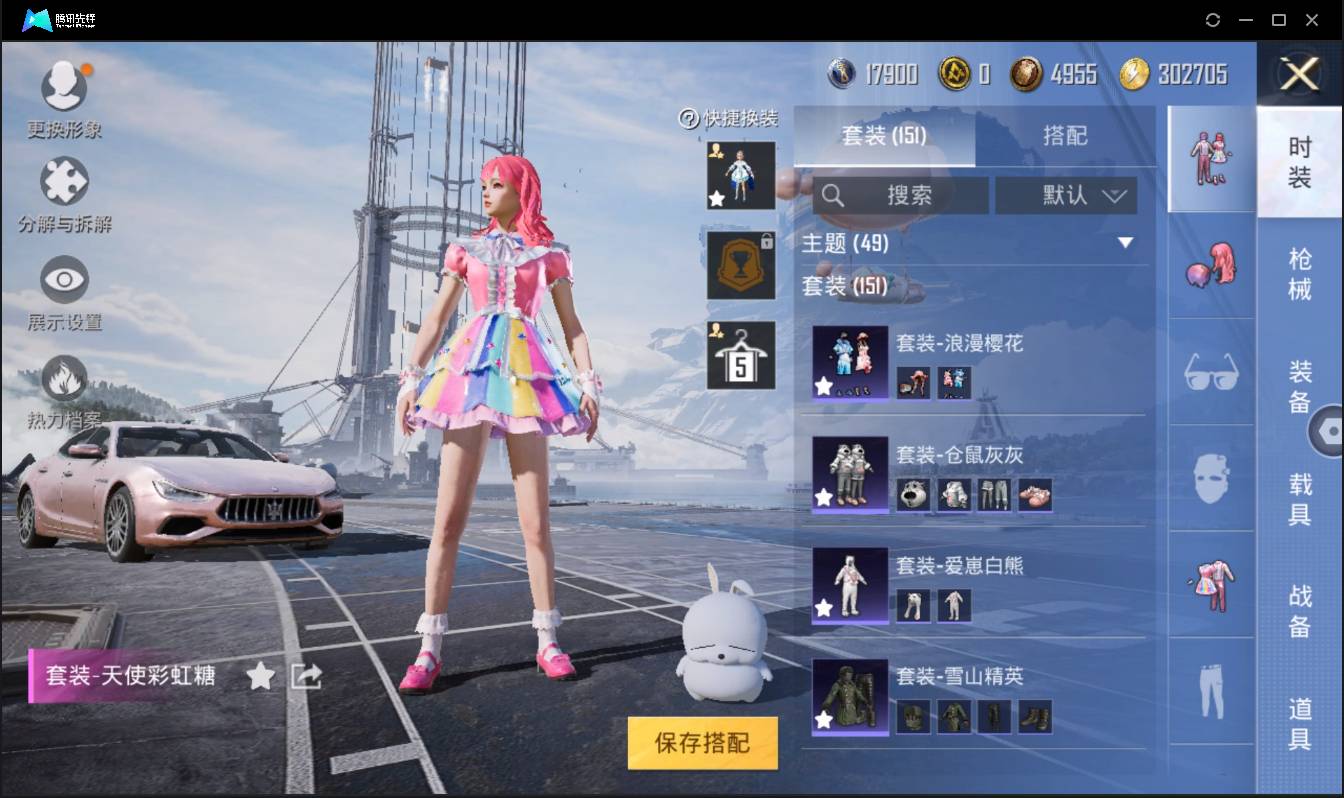Click the 搜索 search field
Image resolution: width=1344 pixels, height=798 pixels.
pos(900,196)
